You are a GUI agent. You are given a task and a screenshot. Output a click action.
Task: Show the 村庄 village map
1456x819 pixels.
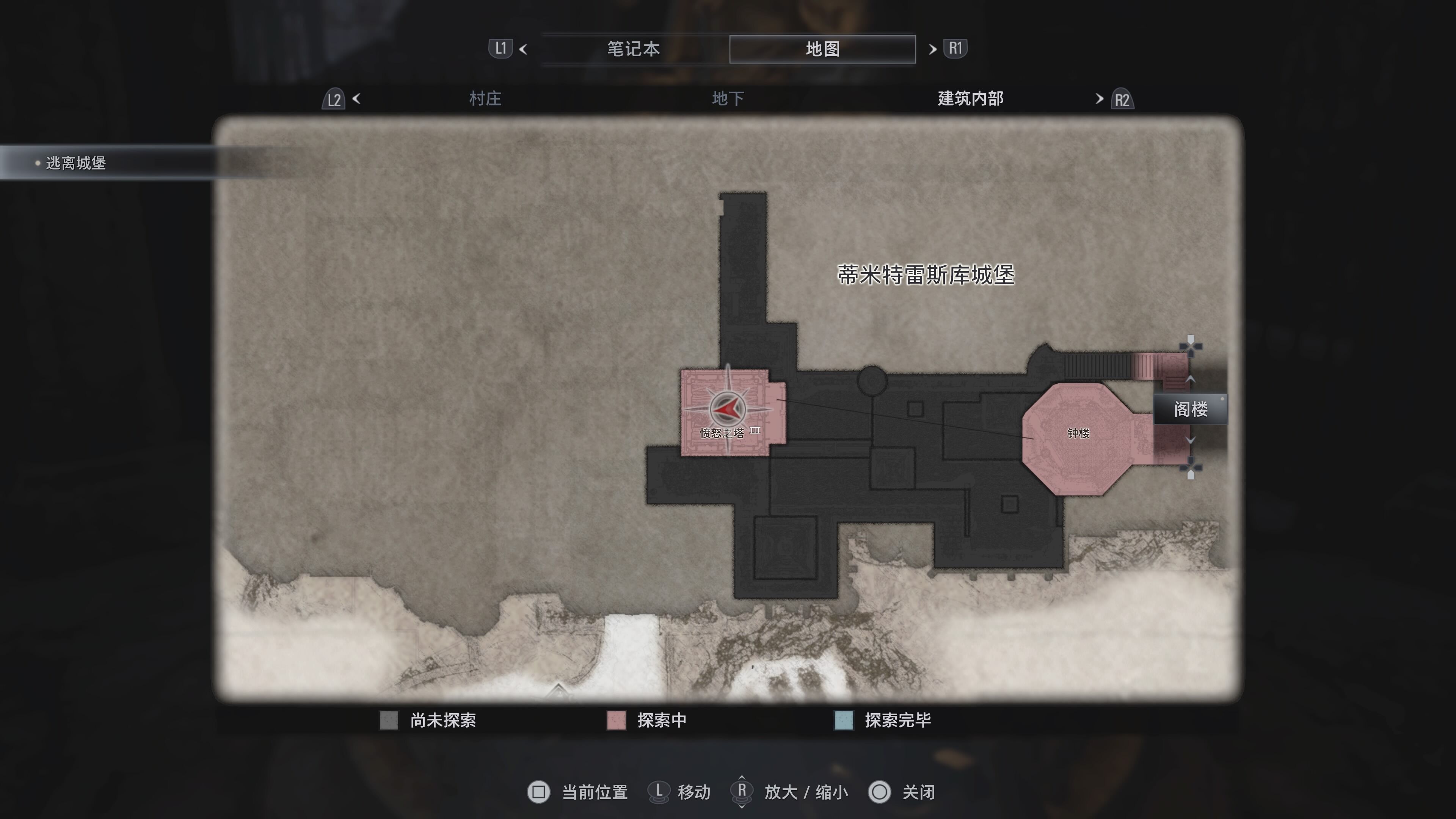[485, 99]
